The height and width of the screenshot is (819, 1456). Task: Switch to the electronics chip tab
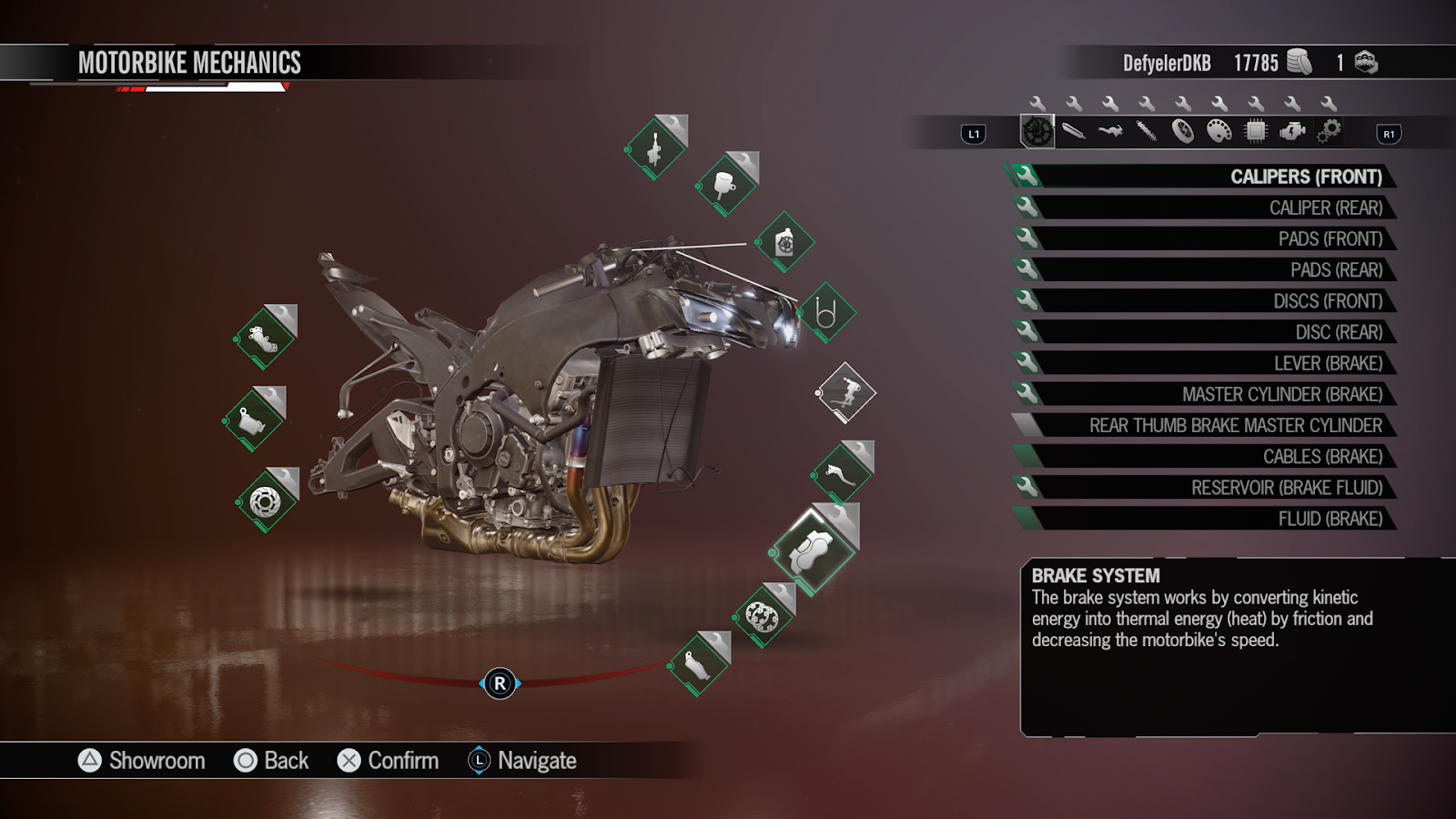pyautogui.click(x=1255, y=132)
